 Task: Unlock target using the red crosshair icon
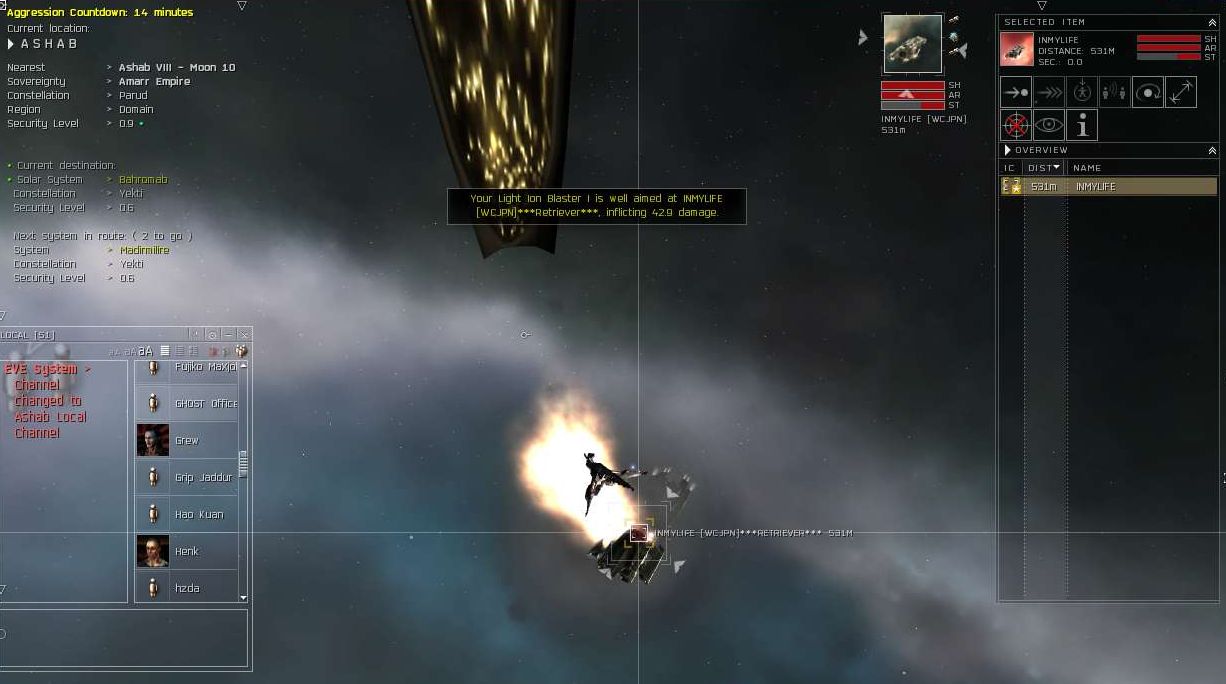point(1016,125)
